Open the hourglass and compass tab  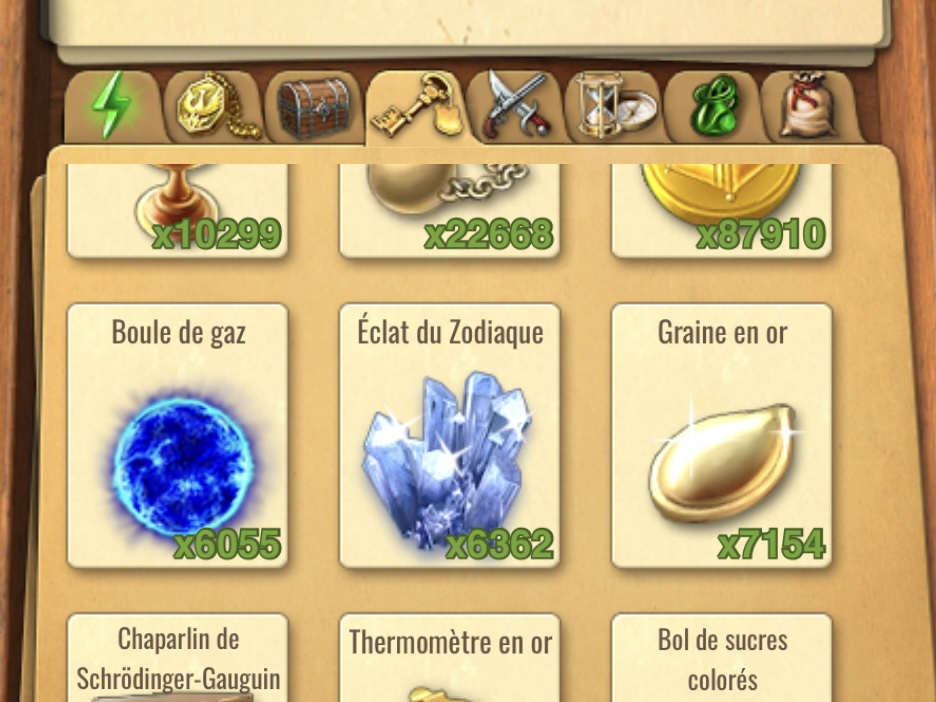[x=613, y=107]
